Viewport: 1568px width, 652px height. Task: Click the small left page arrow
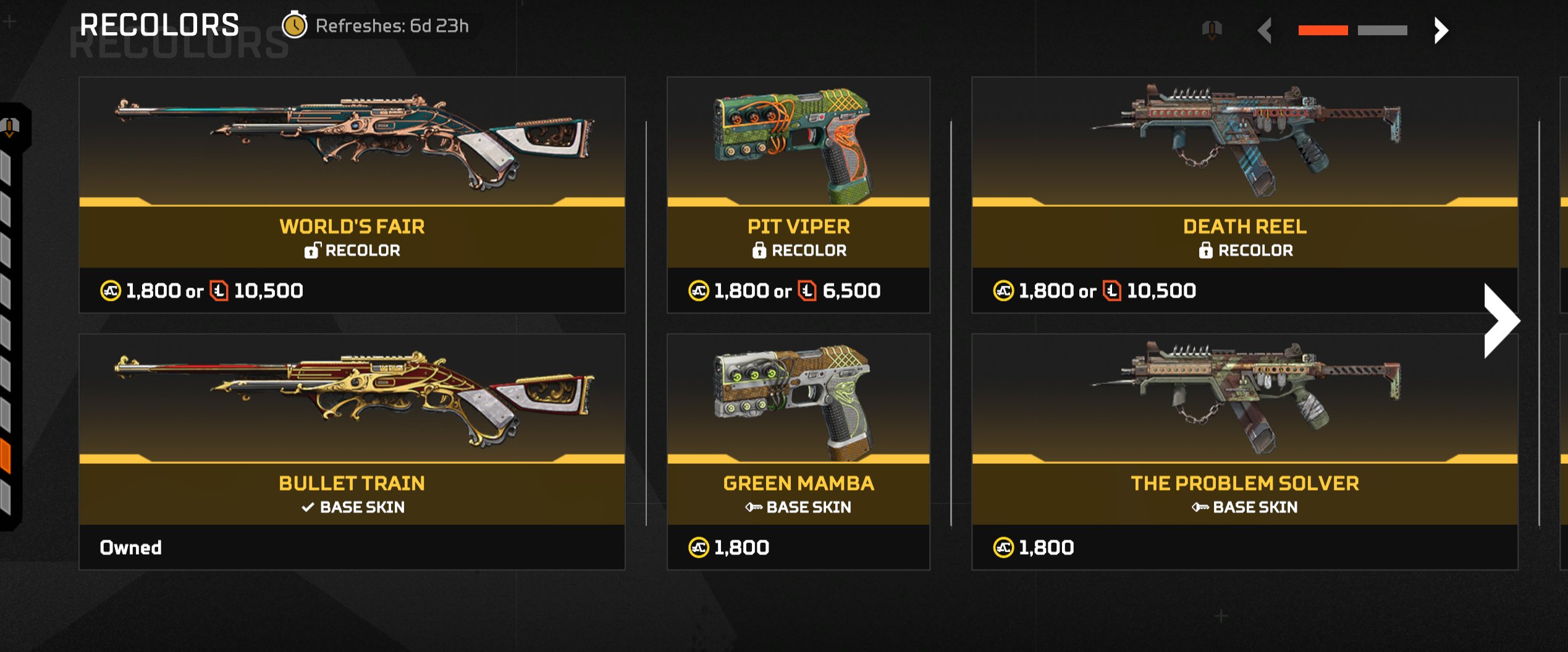click(1265, 30)
